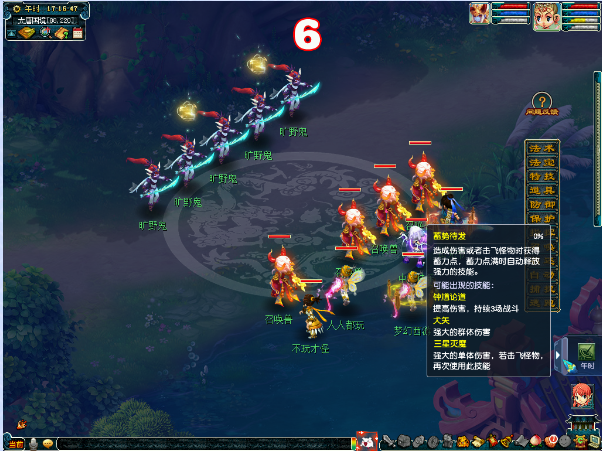
Task: Open the question mark help button
Action: point(541,101)
